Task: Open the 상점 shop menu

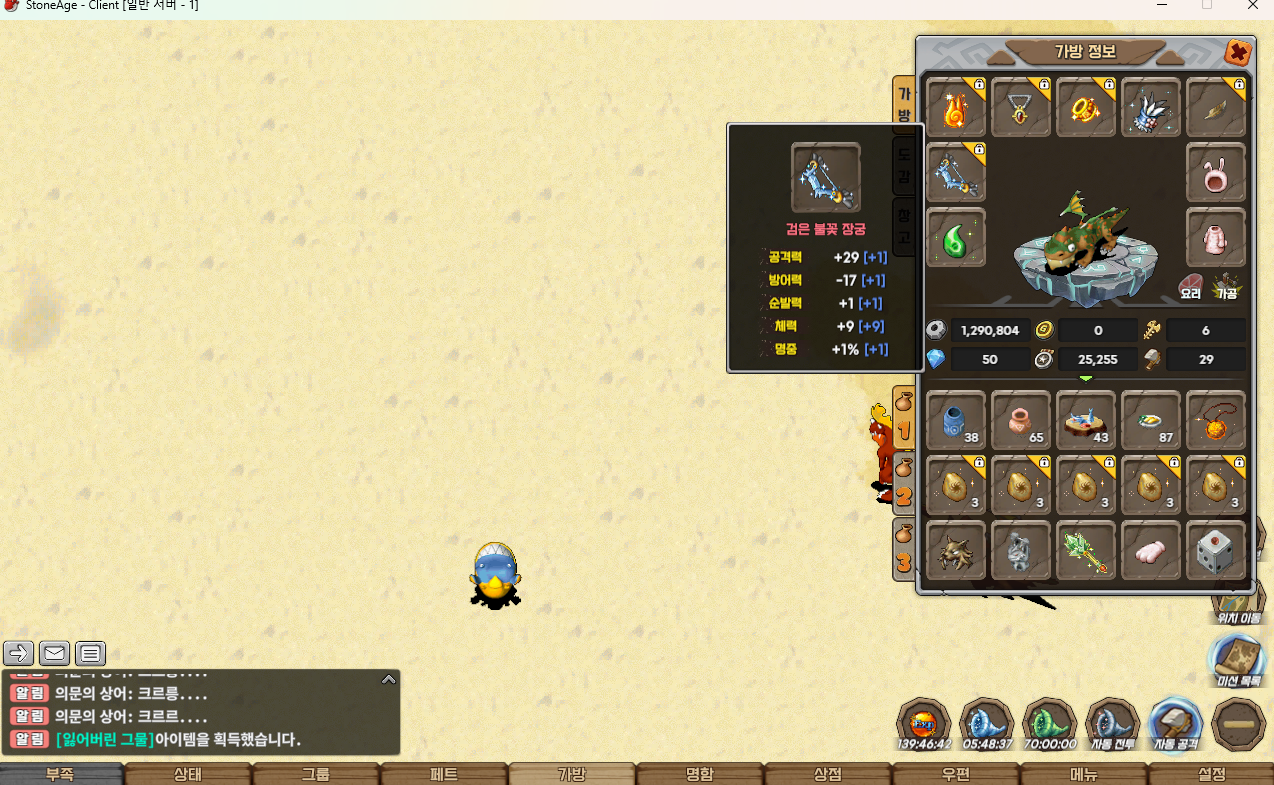Action: 827,774
